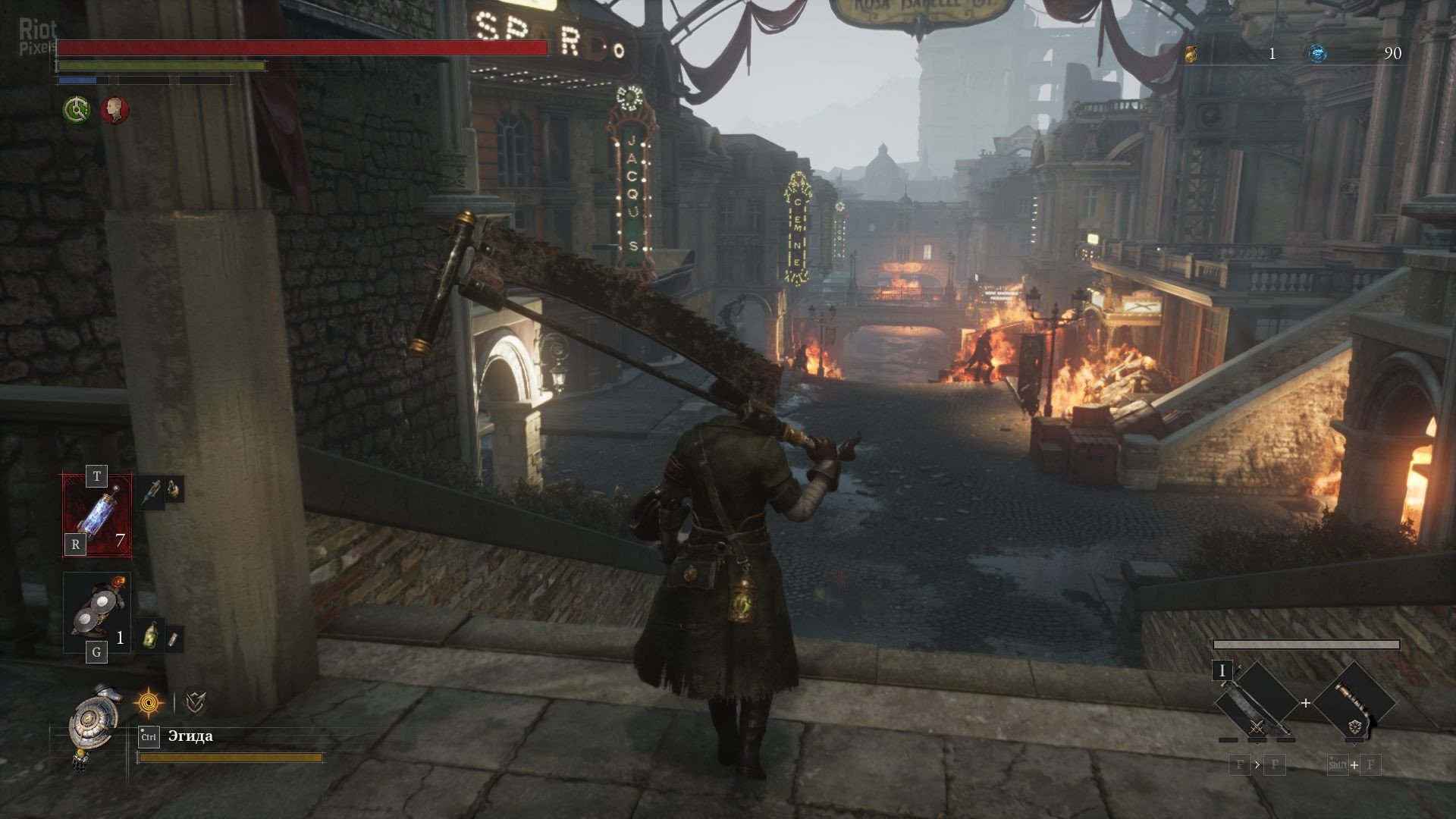Click the glowing orange spiral sun icon
This screenshot has height=819, width=1456.
click(x=149, y=704)
